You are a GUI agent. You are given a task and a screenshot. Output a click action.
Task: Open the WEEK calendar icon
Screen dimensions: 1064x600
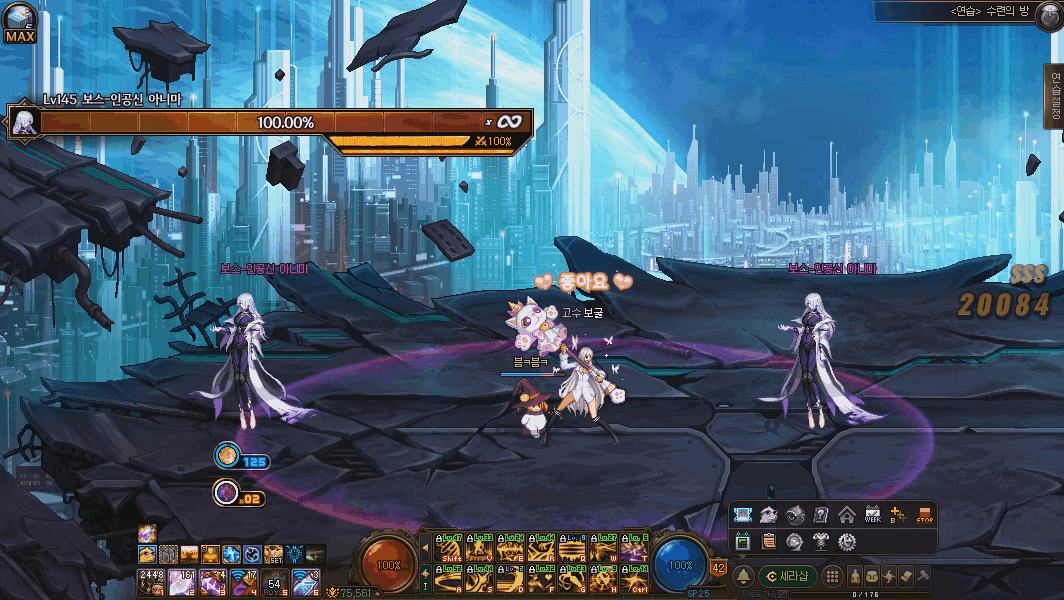[x=873, y=516]
